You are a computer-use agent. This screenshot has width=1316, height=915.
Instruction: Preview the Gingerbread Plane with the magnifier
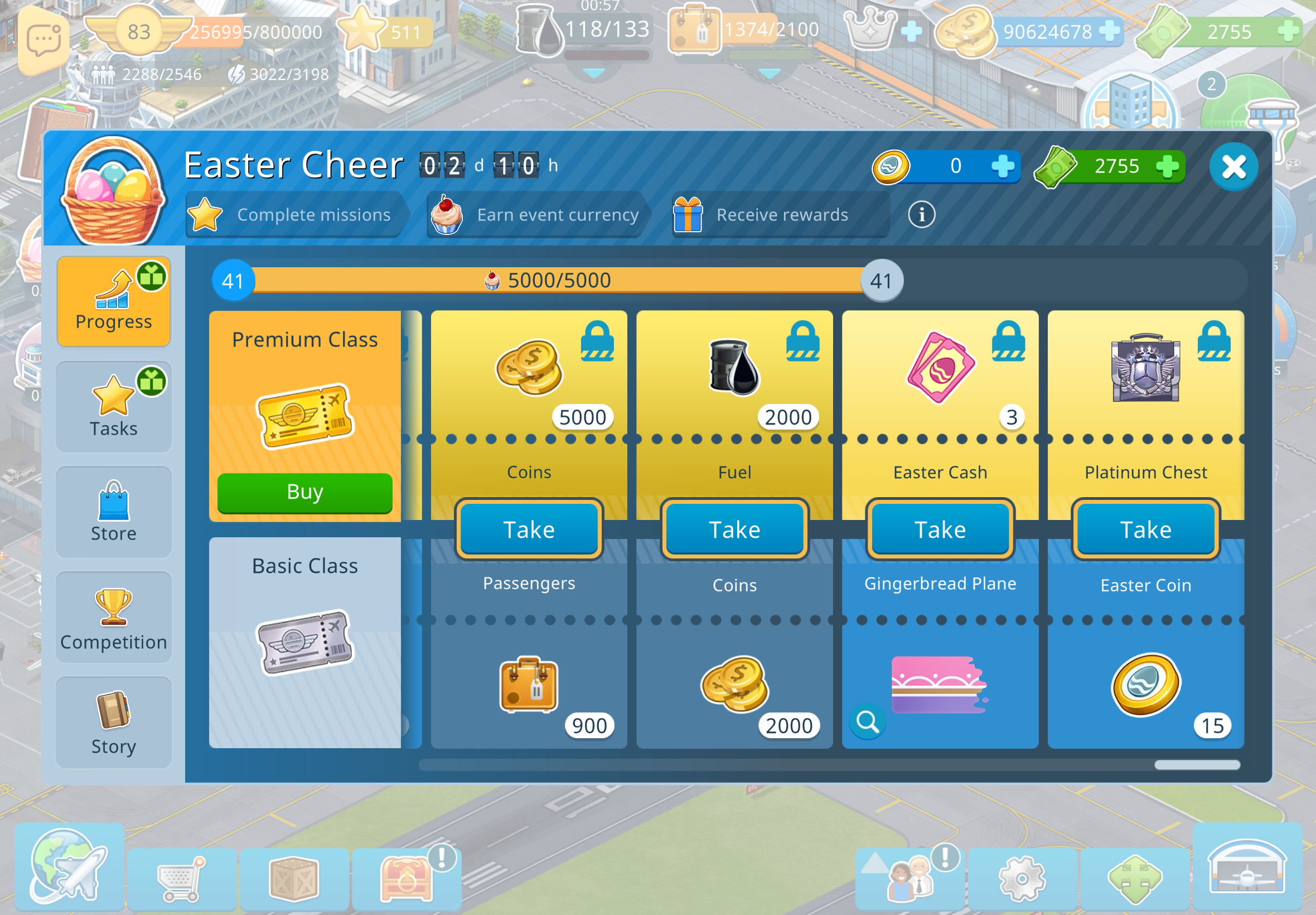tap(867, 722)
